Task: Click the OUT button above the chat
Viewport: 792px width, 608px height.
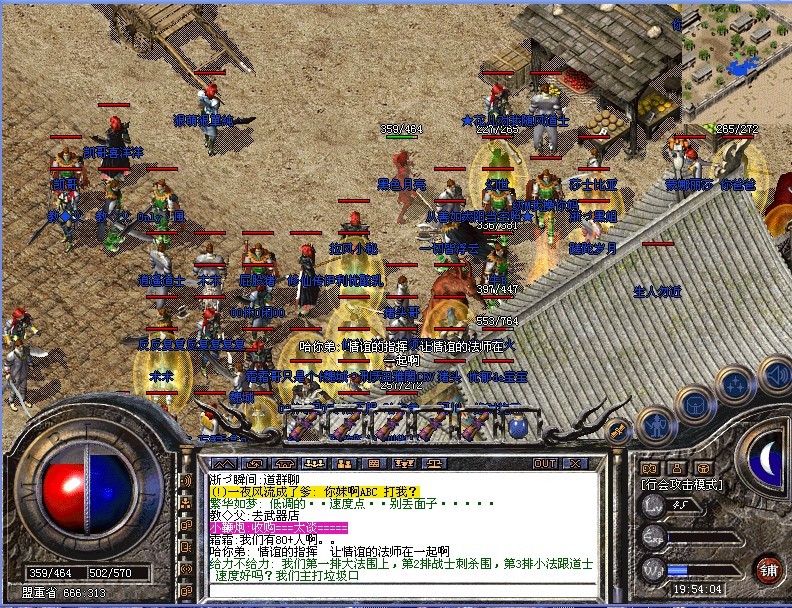Action: tap(545, 464)
